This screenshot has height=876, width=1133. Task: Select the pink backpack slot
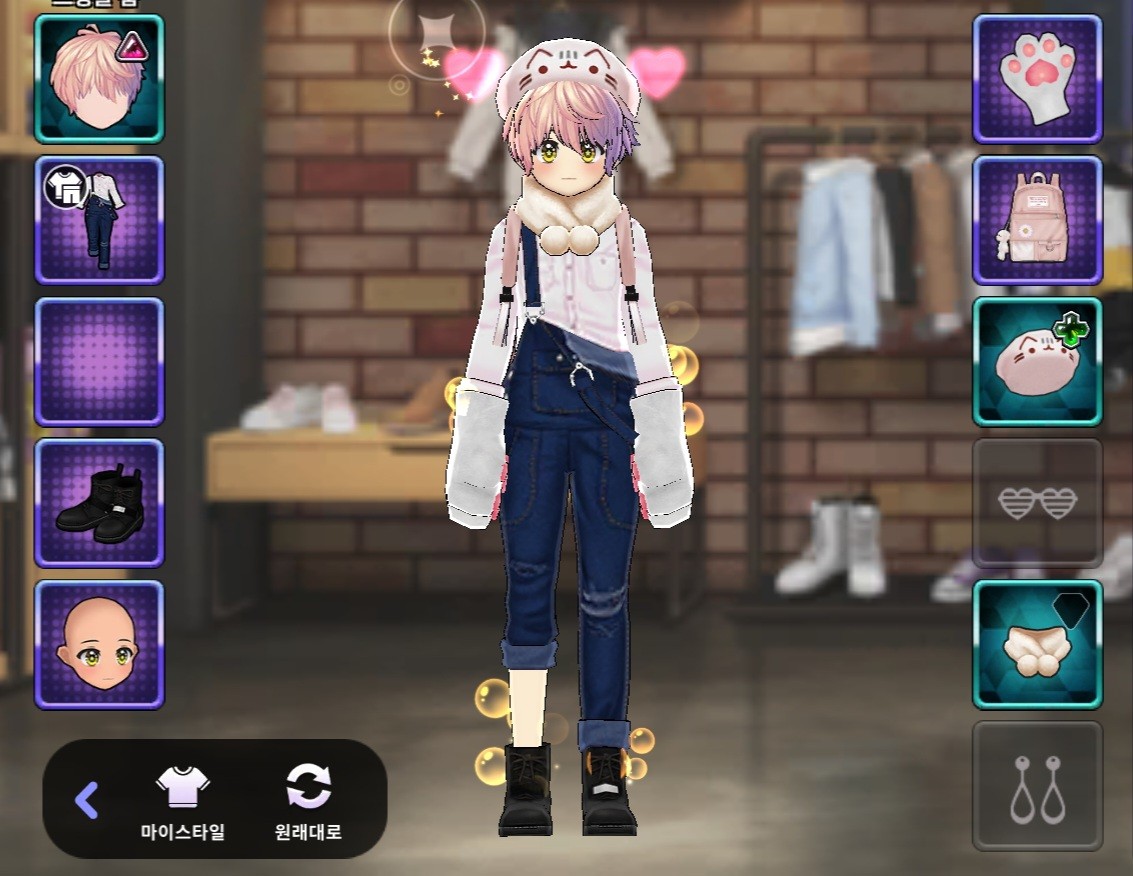(x=1037, y=220)
